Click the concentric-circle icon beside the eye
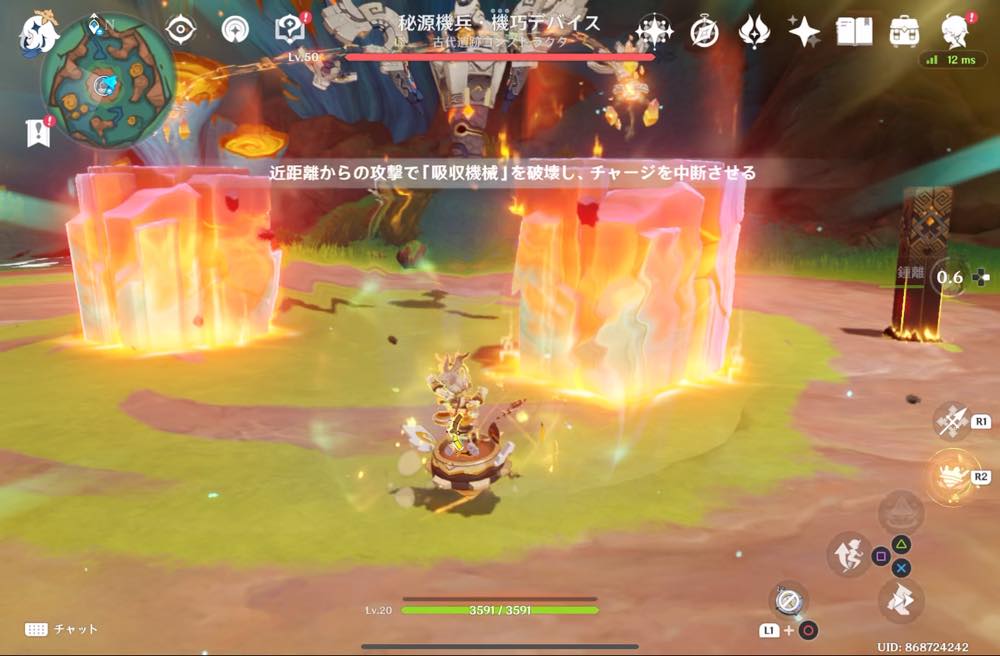This screenshot has height=656, width=1000. [236, 29]
